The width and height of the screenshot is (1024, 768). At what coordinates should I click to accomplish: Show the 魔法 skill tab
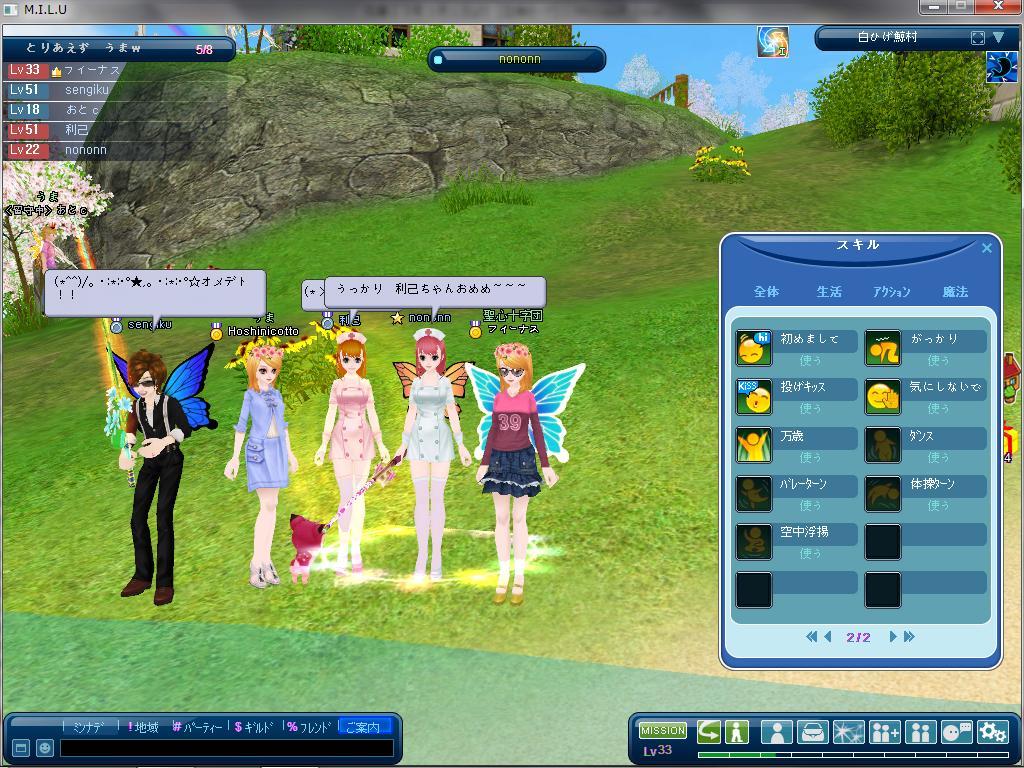[955, 292]
